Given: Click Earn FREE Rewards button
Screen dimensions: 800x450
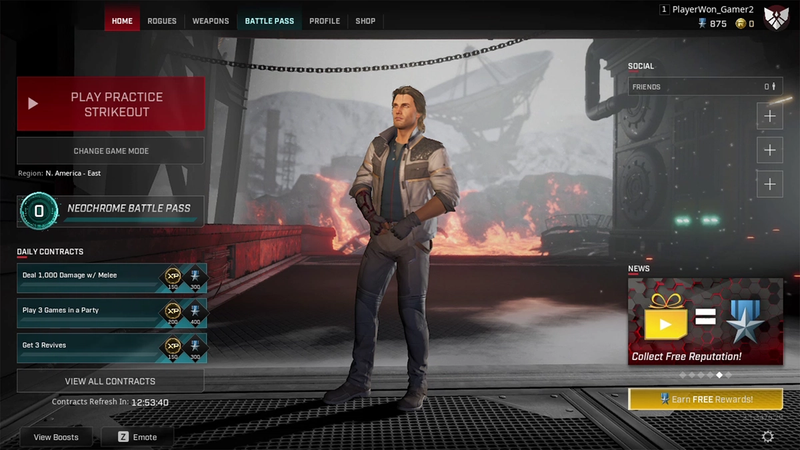Looking at the screenshot, I should [x=705, y=399].
